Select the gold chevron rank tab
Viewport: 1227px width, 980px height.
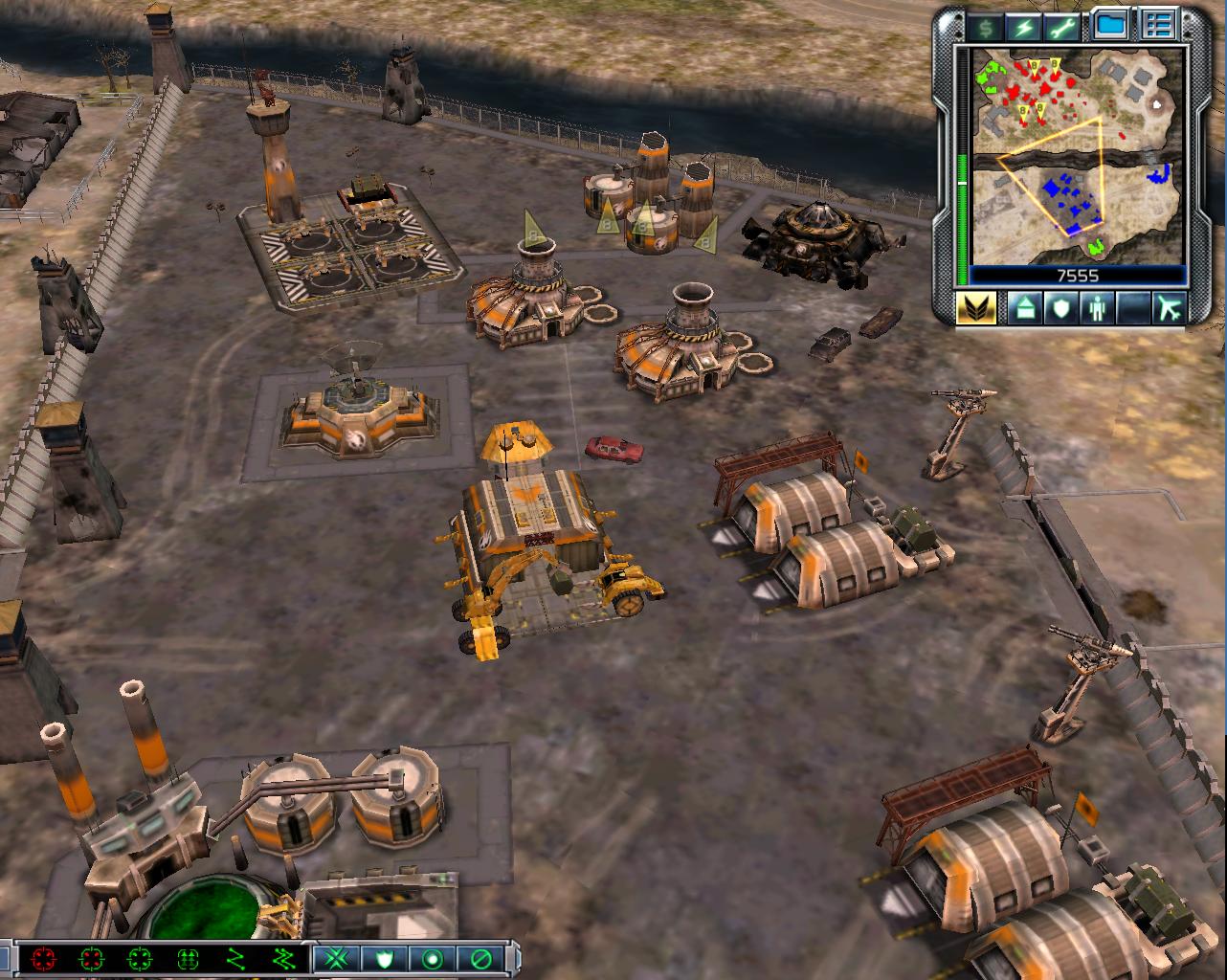pyautogui.click(x=976, y=308)
